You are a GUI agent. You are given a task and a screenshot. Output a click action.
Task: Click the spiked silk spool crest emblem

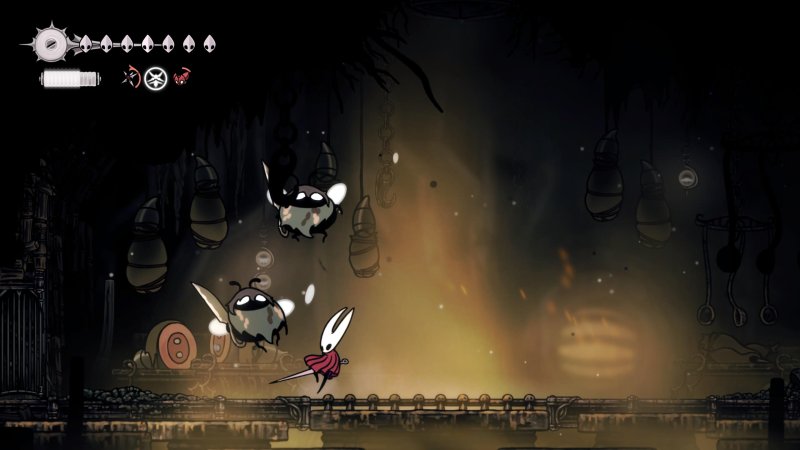(x=49, y=44)
